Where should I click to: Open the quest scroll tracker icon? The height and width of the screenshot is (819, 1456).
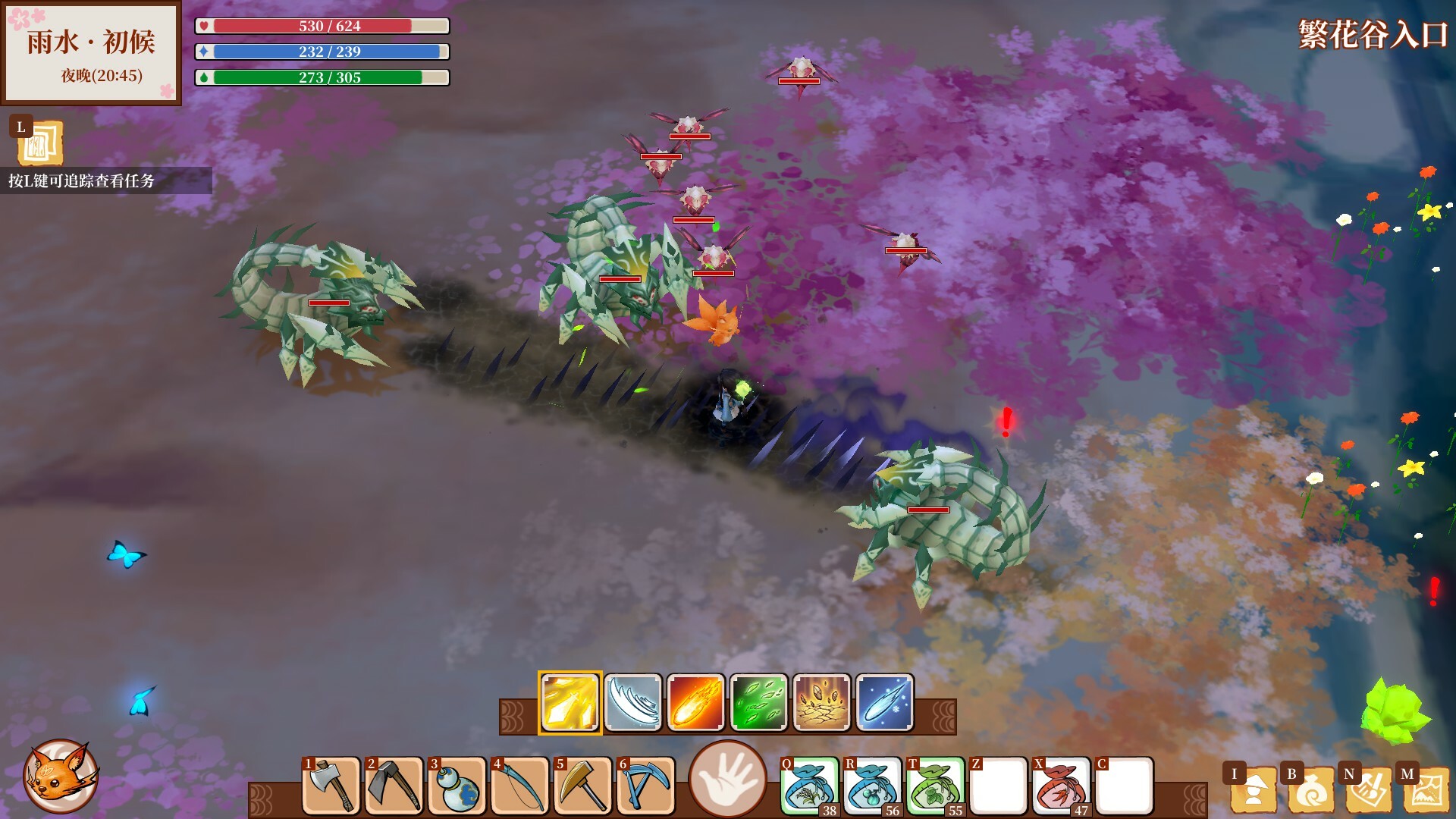pyautogui.click(x=39, y=143)
